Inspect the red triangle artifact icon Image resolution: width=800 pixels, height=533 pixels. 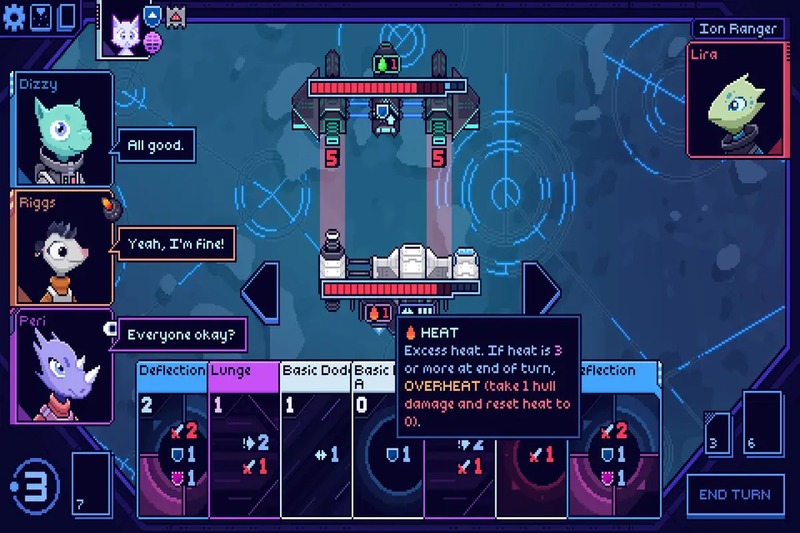(176, 16)
